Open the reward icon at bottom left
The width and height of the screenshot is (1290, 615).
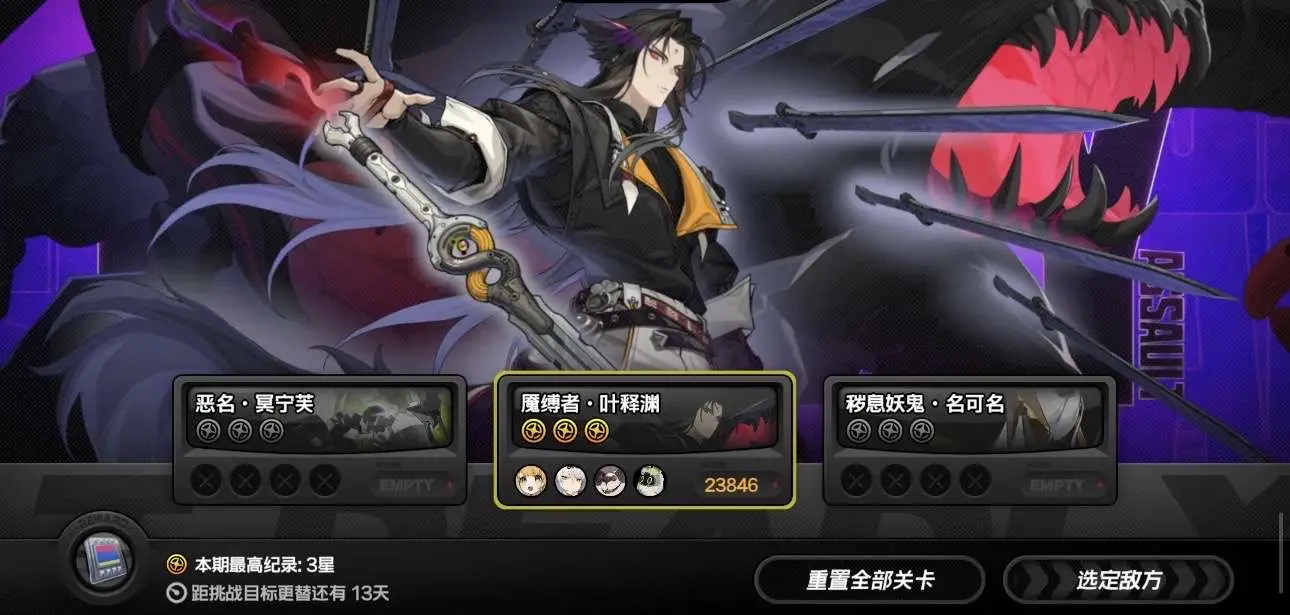point(104,559)
